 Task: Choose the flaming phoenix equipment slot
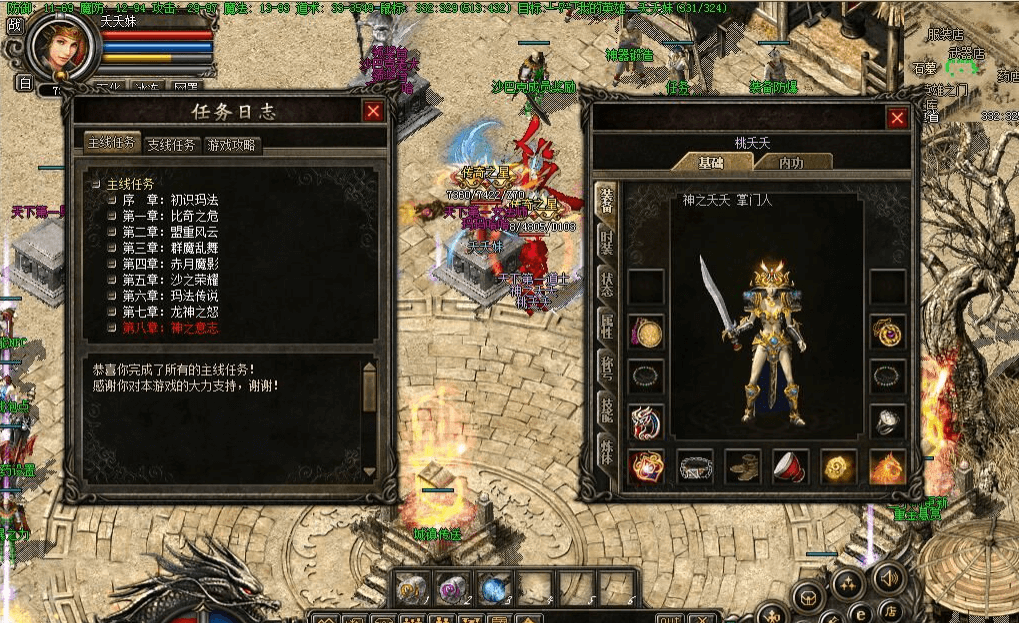point(887,466)
